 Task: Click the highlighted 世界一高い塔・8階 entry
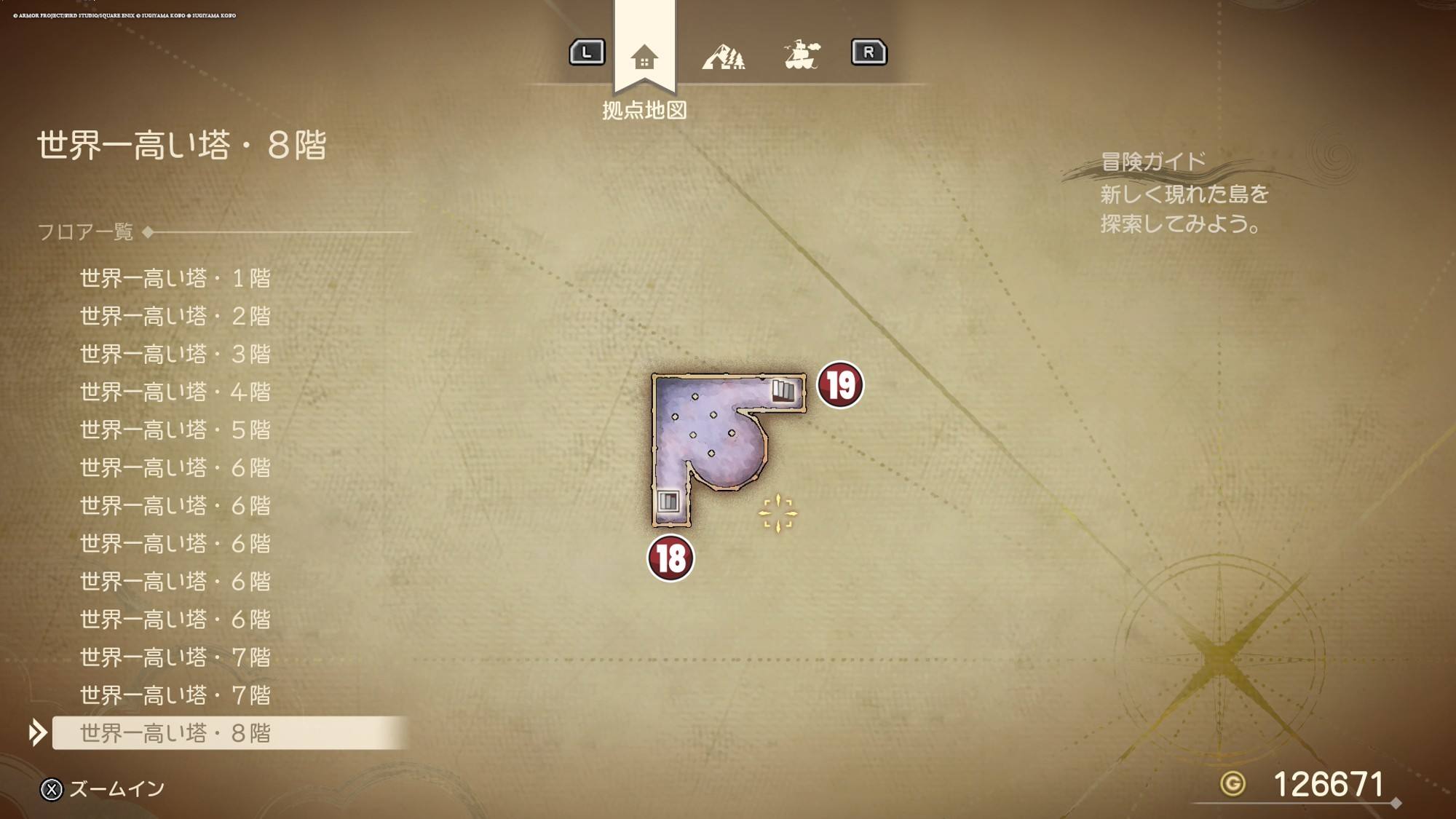[175, 733]
